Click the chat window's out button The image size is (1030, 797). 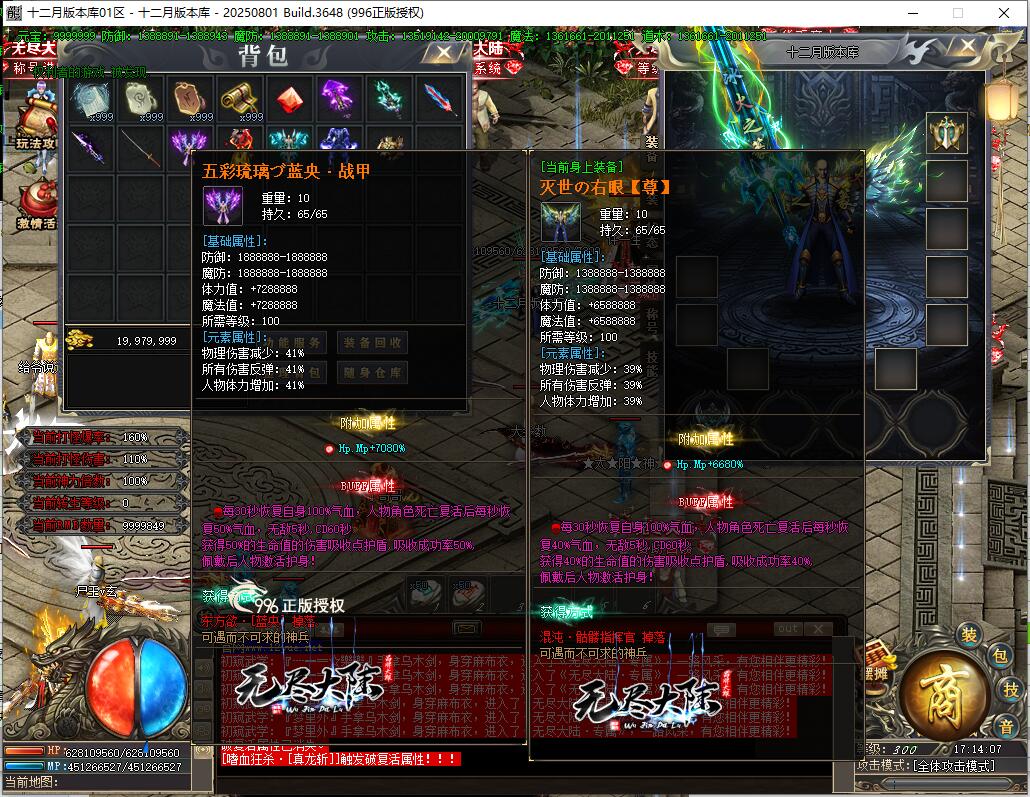[x=788, y=629]
